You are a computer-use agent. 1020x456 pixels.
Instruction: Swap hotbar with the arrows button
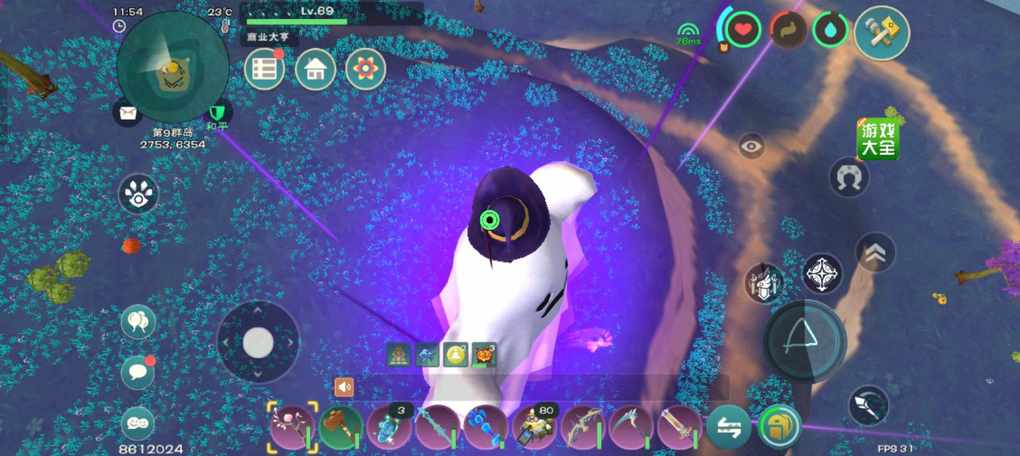point(729,428)
